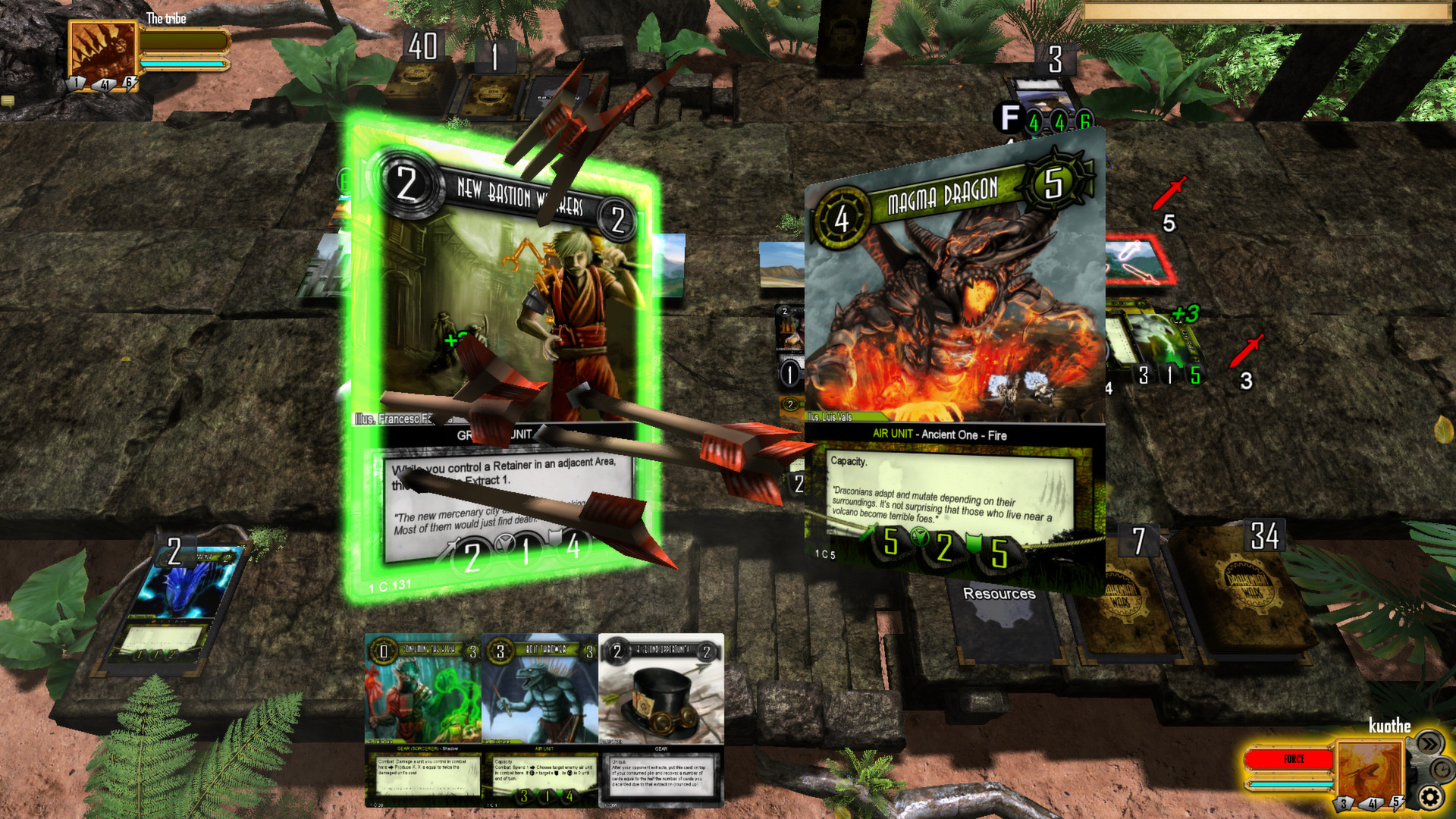Click the Resources pile label

tap(1000, 593)
